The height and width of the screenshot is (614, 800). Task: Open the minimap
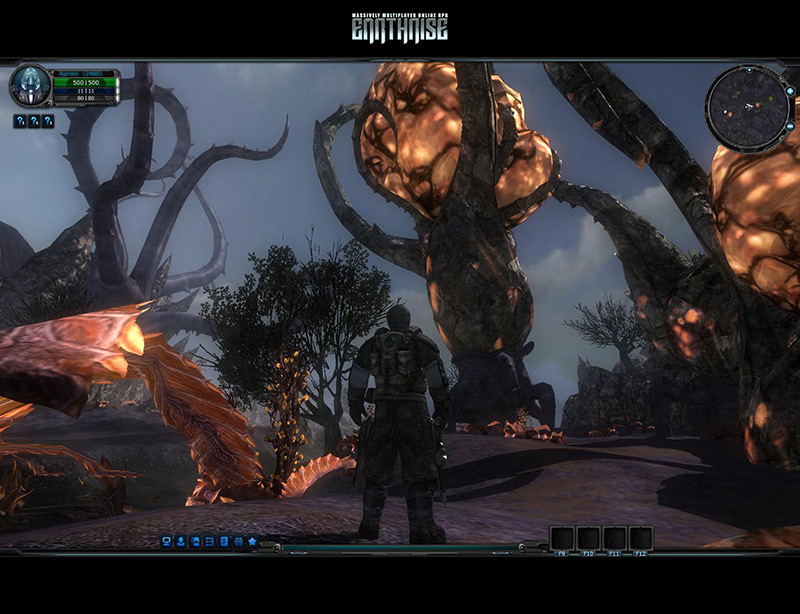745,108
